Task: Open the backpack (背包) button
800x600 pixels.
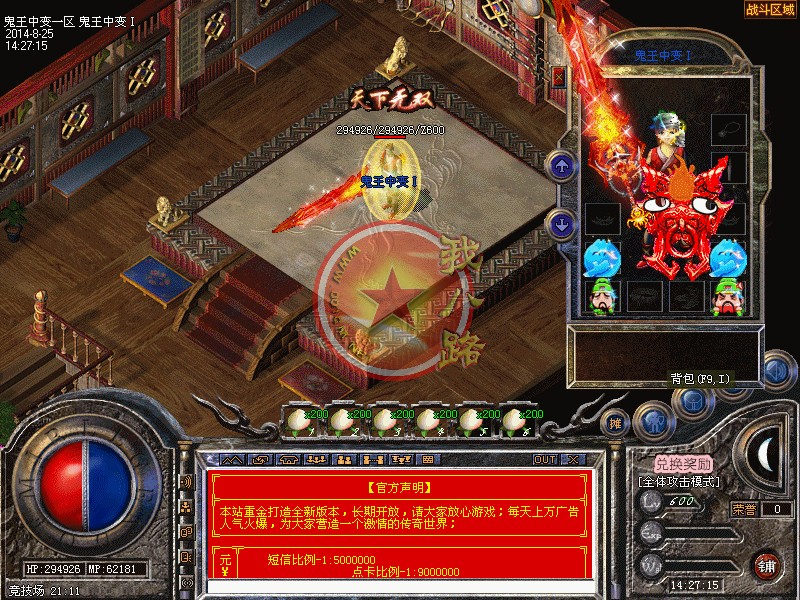Action: click(692, 400)
